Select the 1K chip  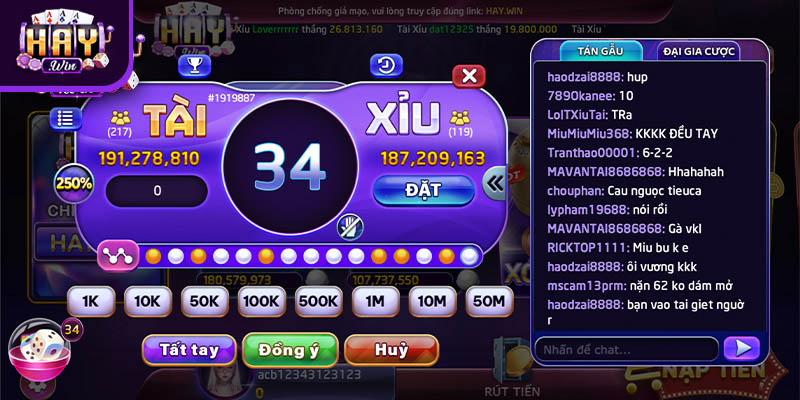[88, 300]
